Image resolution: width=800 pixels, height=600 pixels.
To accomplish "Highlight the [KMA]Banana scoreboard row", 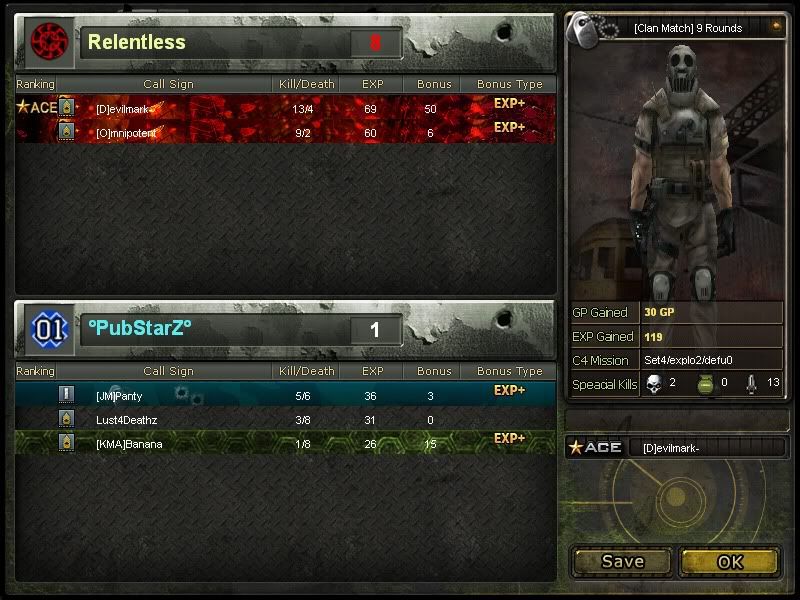I will [285, 443].
